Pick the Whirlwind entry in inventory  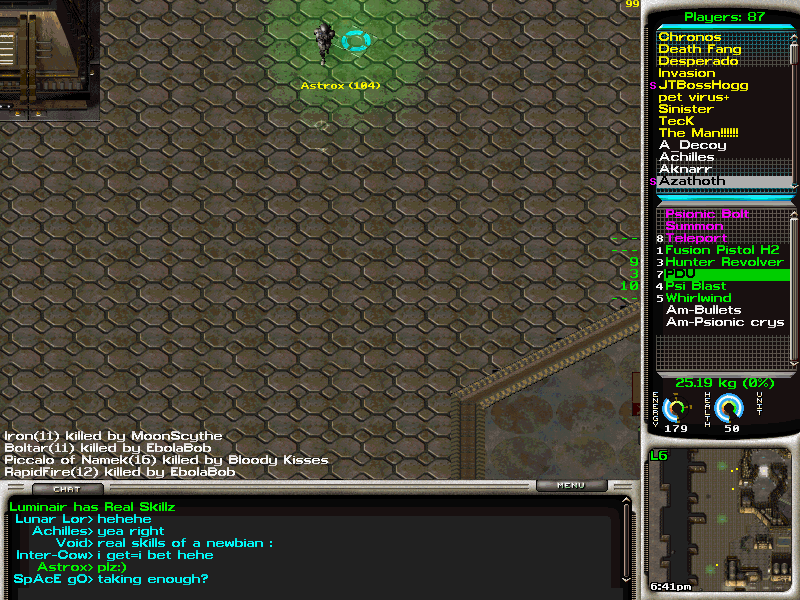pyautogui.click(x=698, y=298)
